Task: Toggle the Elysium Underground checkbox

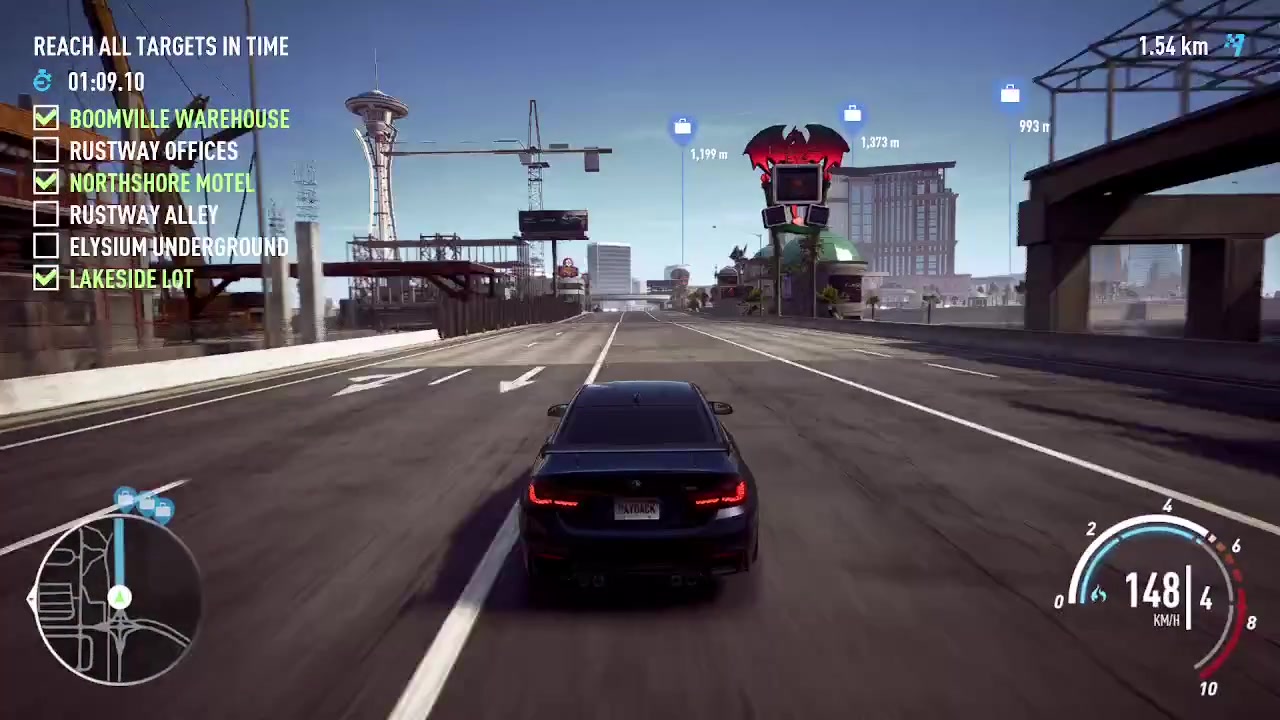Action: [46, 247]
